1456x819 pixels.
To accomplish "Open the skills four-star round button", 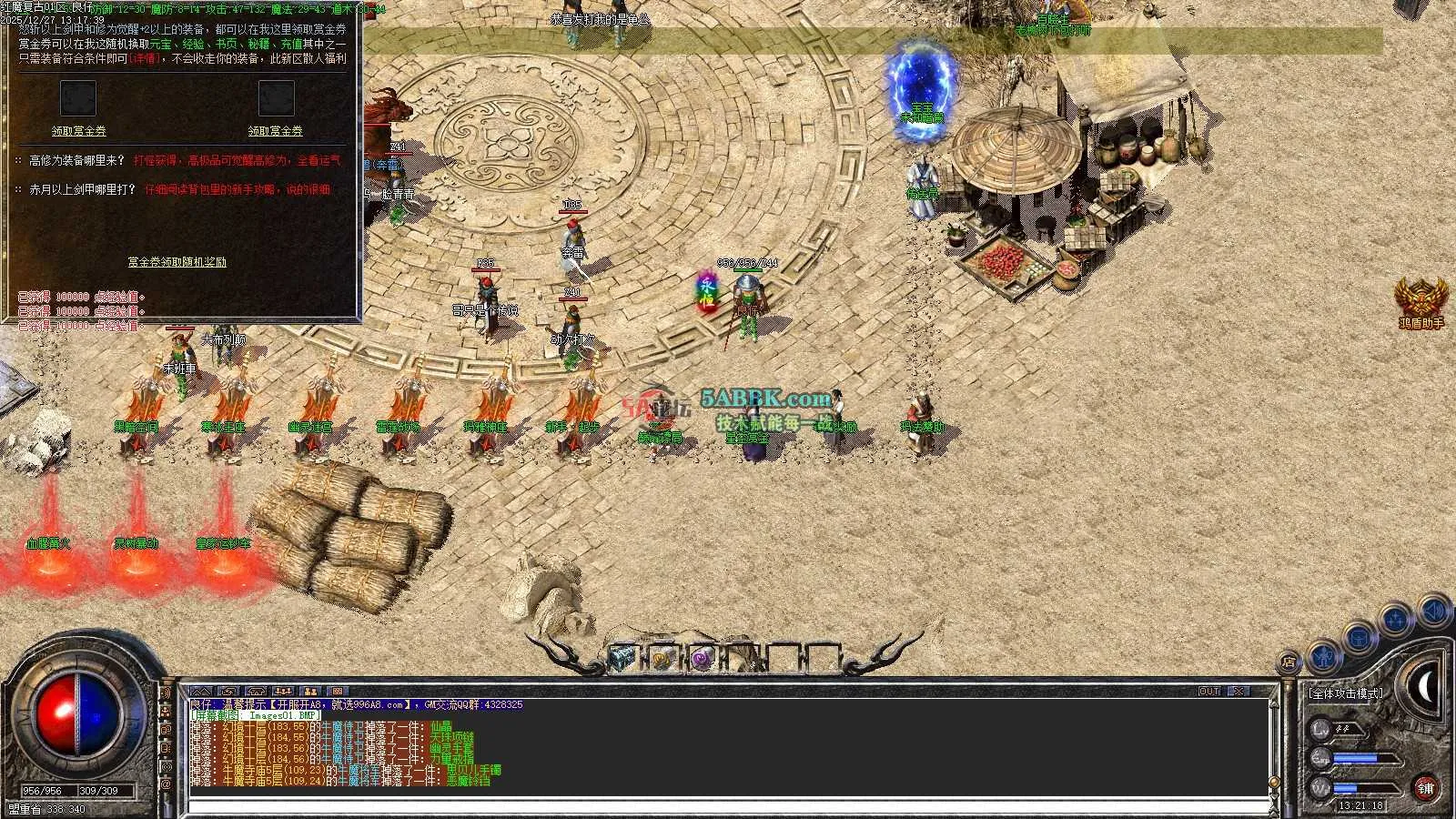I will click(x=1396, y=621).
